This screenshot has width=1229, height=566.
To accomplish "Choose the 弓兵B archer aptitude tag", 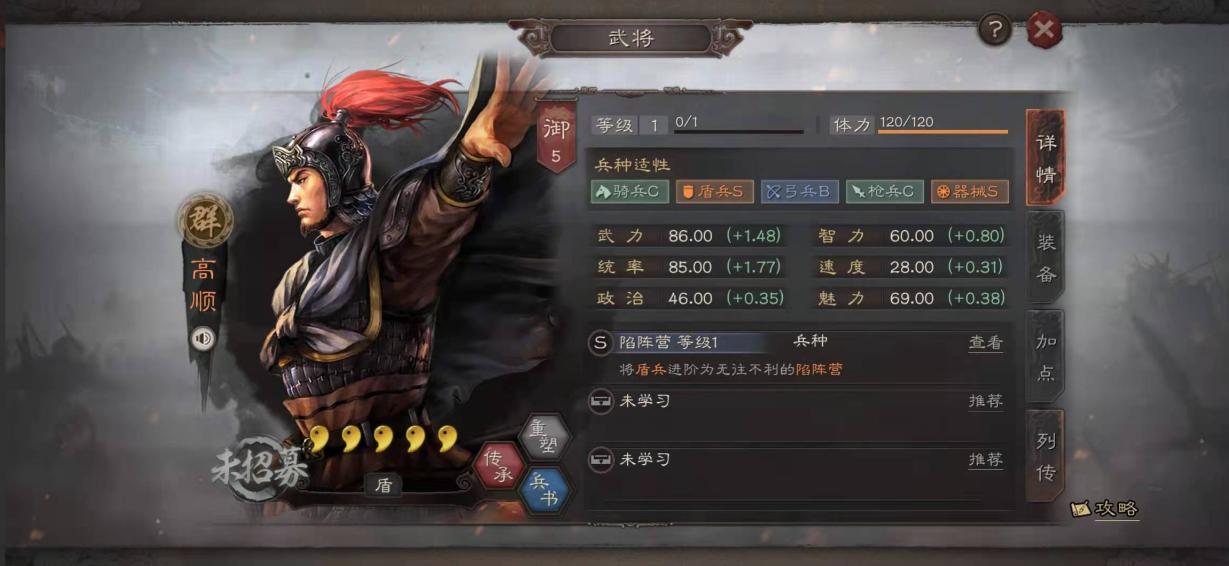I will 799,191.
